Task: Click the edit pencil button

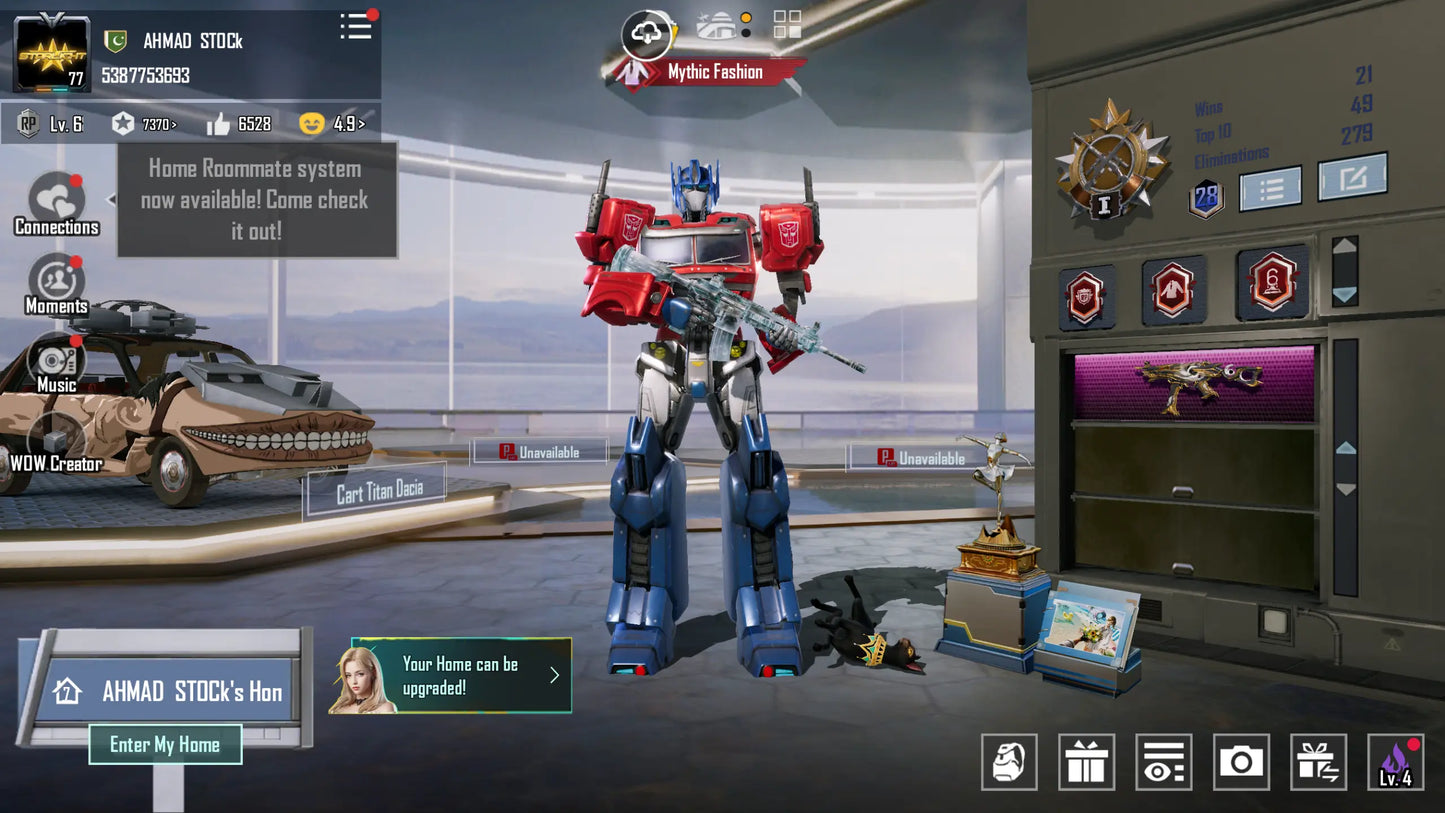Action: [1352, 178]
